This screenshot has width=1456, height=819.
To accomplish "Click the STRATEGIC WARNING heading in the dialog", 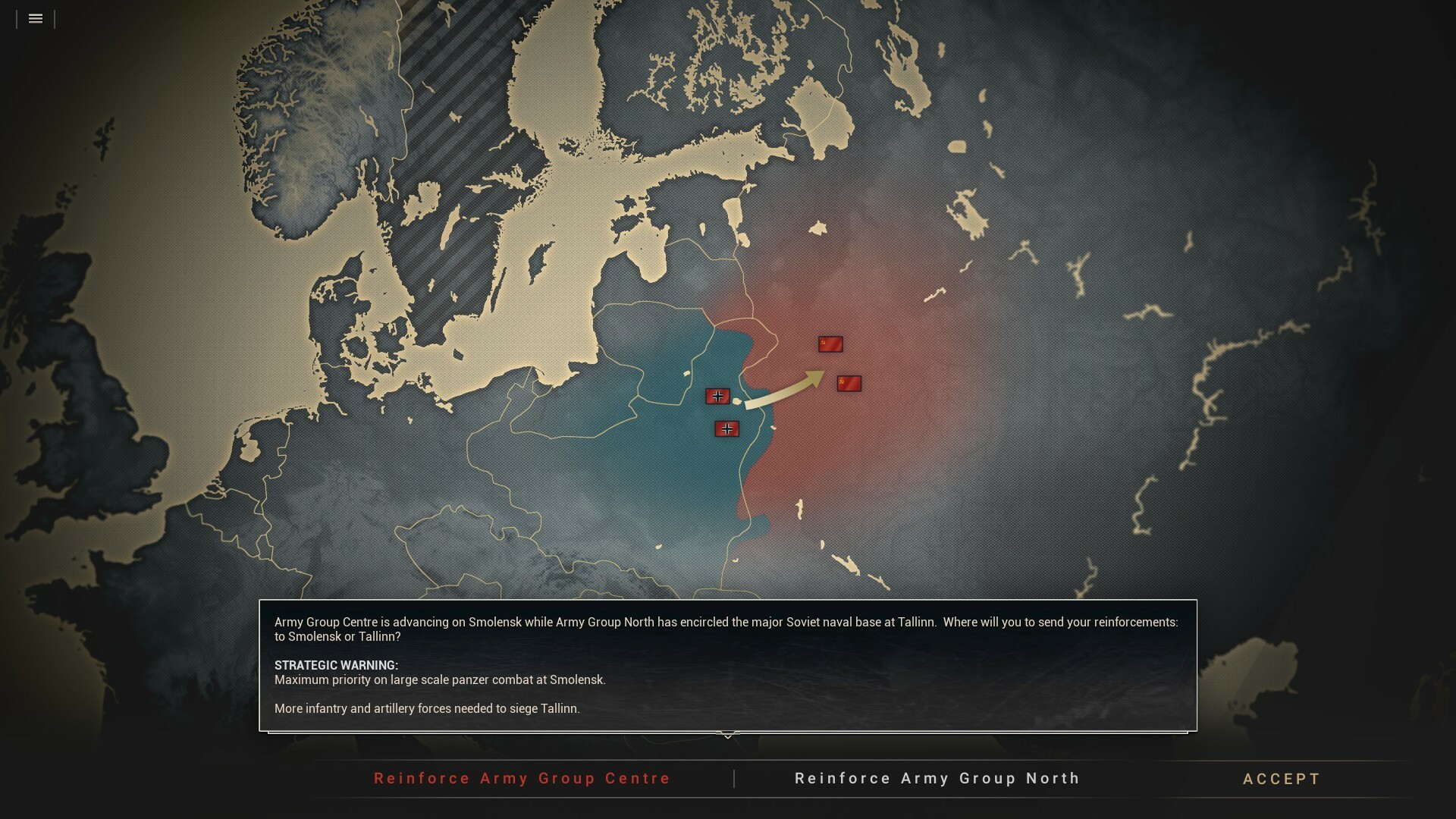I will tap(335, 665).
